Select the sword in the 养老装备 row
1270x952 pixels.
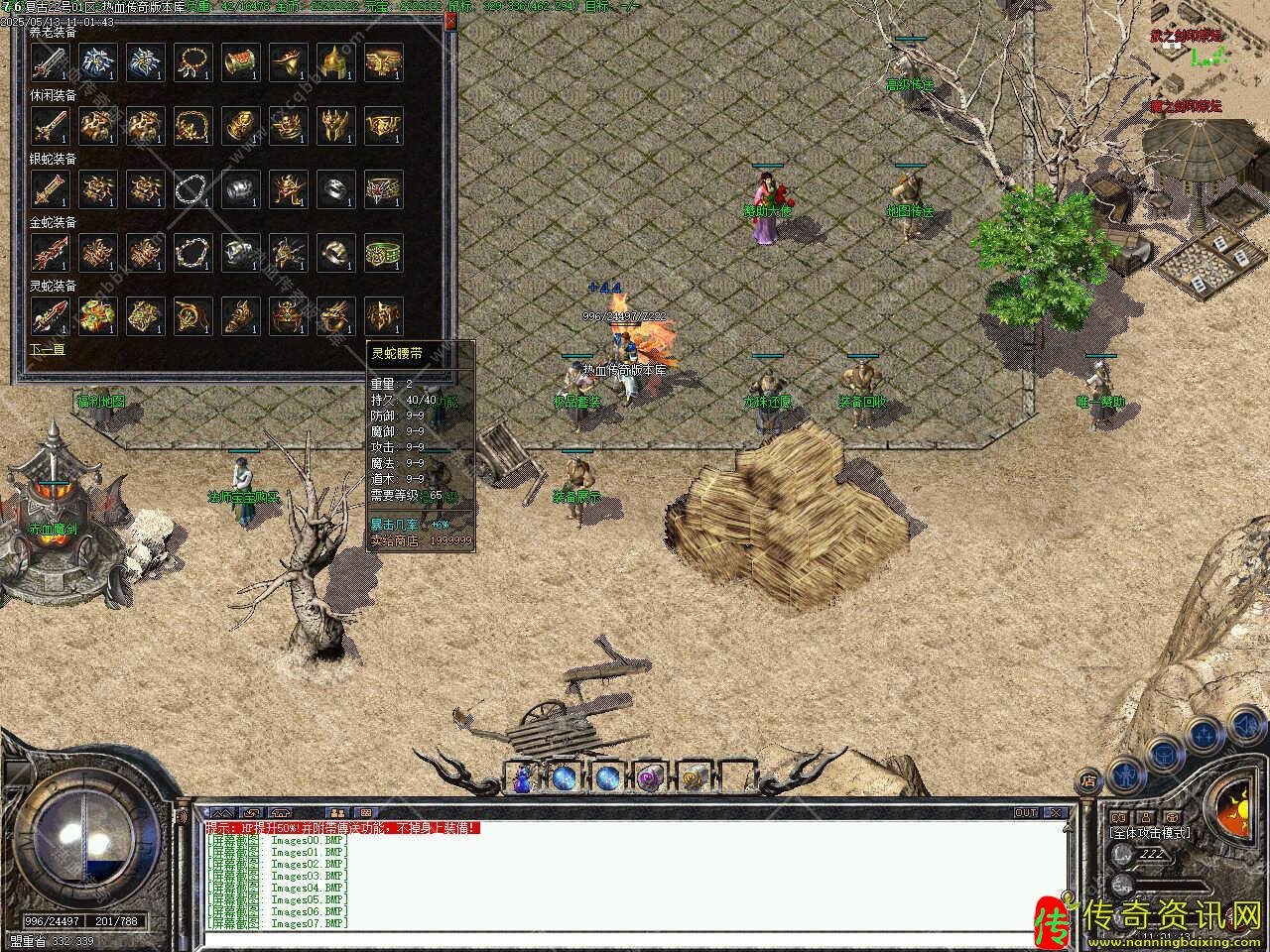click(x=50, y=61)
